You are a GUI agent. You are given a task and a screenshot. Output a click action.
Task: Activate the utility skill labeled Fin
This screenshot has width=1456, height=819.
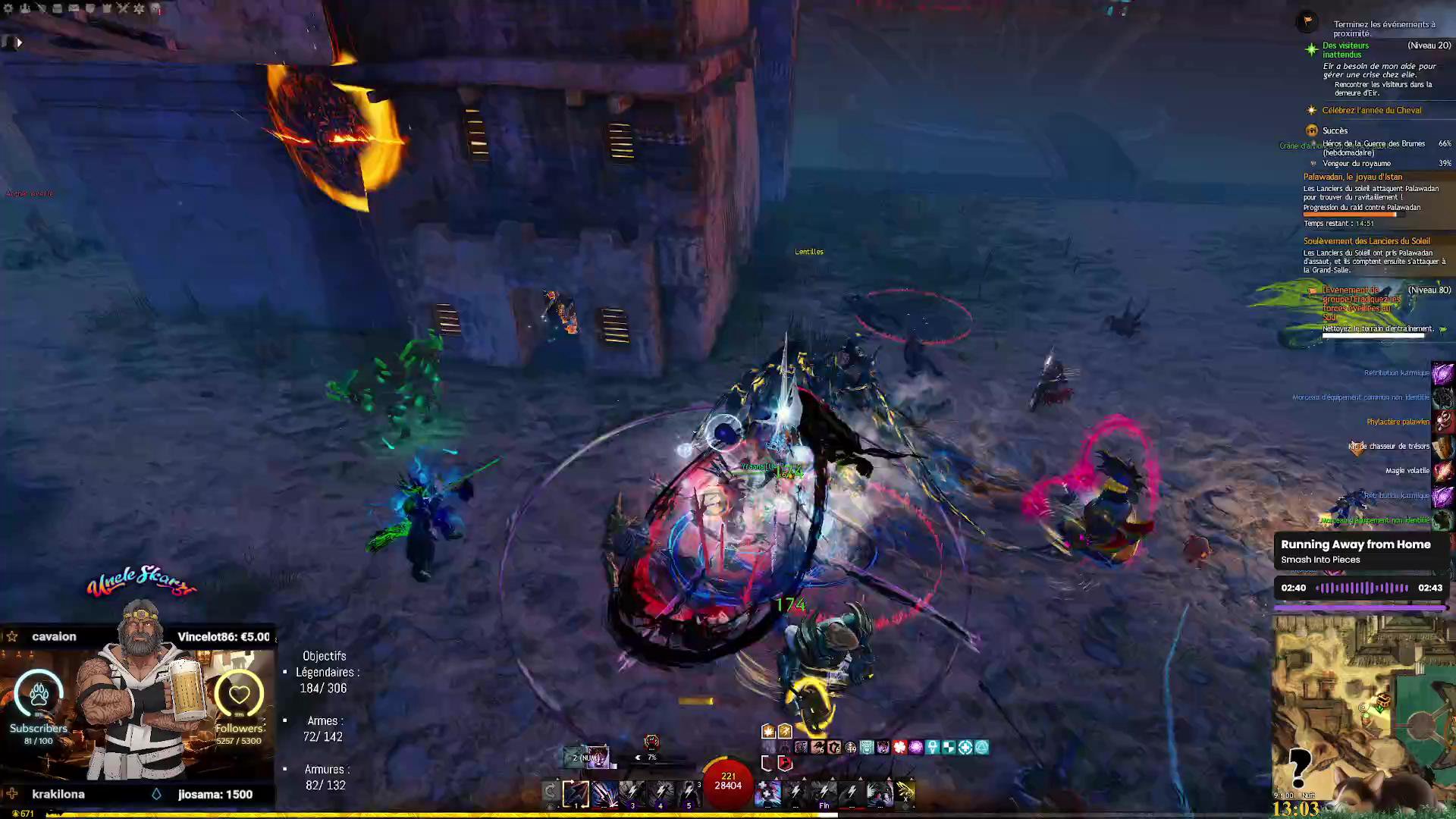824,793
